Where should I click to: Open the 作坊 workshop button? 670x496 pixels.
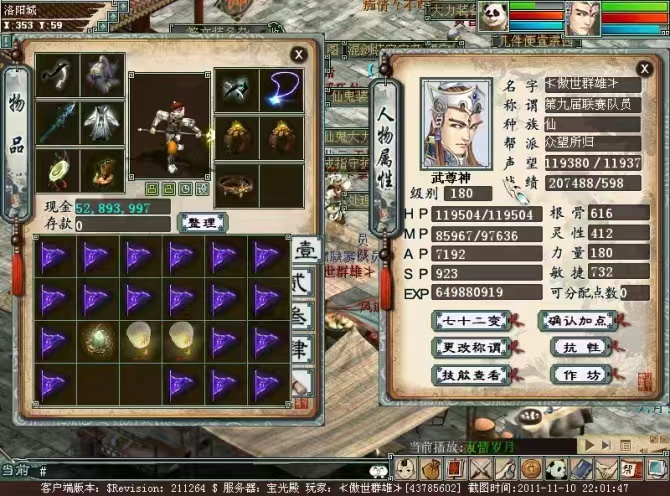click(x=579, y=374)
